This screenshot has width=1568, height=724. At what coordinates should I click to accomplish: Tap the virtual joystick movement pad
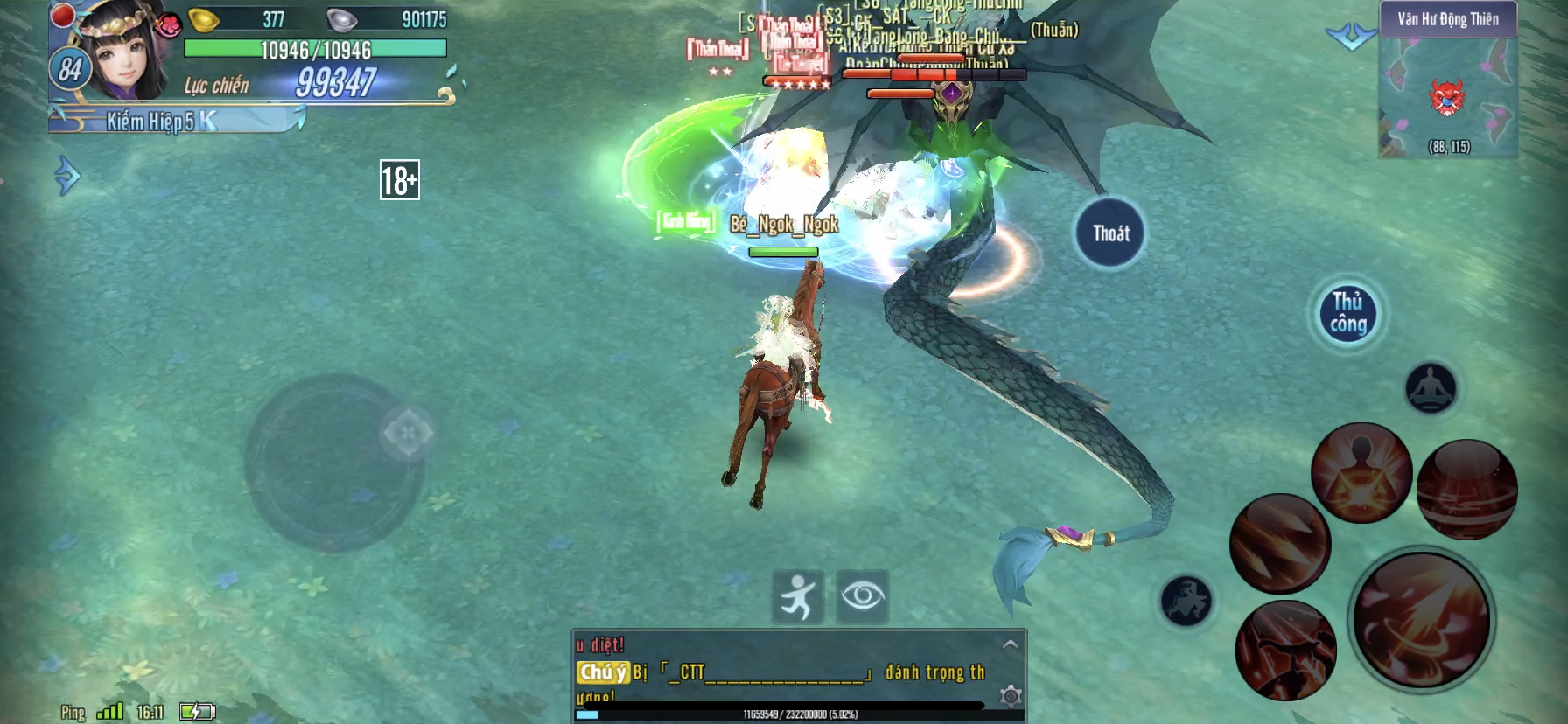click(333, 463)
